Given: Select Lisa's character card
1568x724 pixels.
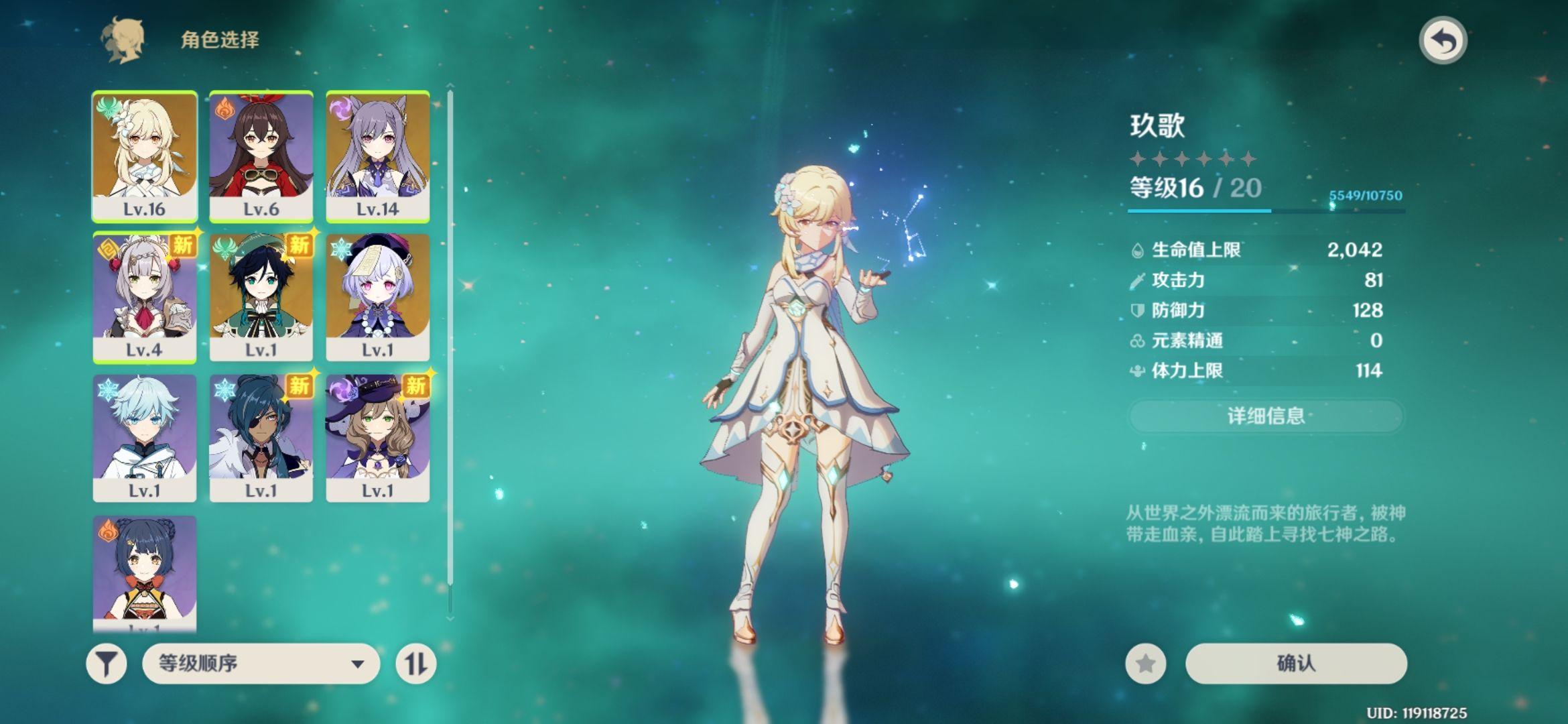Looking at the screenshot, I should 378,438.
